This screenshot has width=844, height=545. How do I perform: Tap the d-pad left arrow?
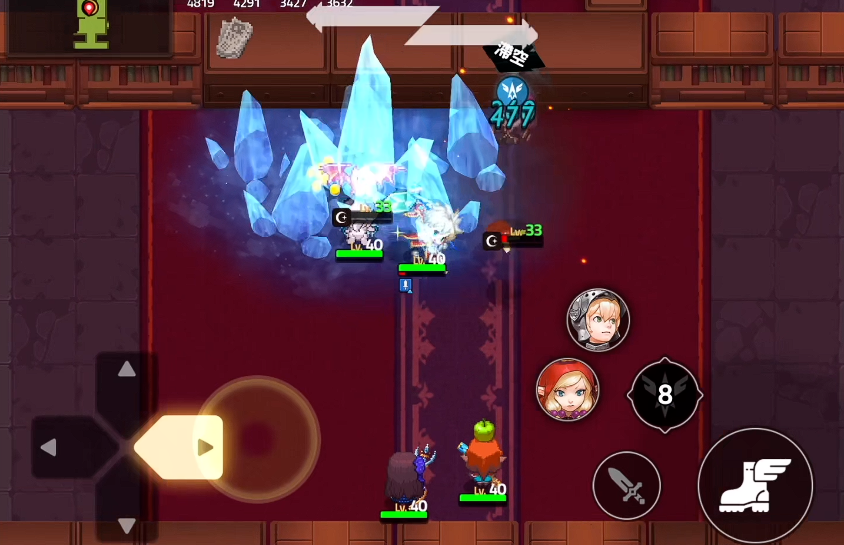(x=48, y=447)
